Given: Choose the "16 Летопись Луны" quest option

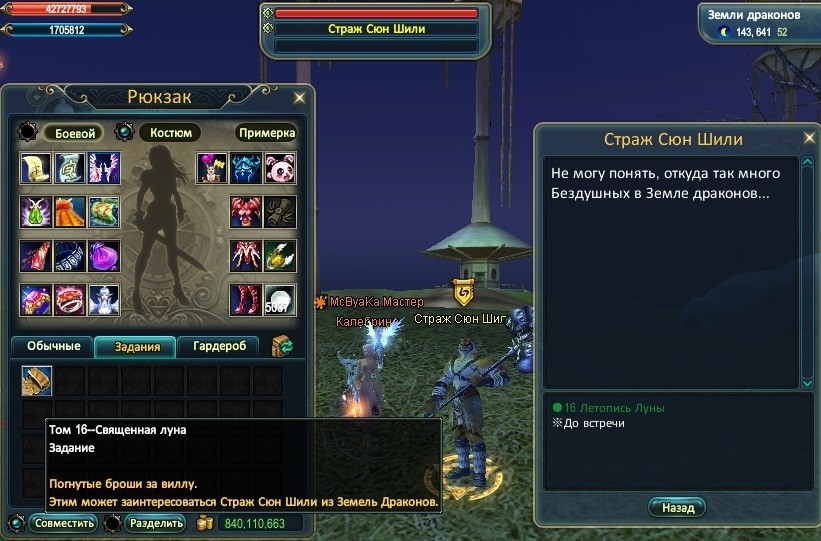Looking at the screenshot, I should (x=613, y=408).
